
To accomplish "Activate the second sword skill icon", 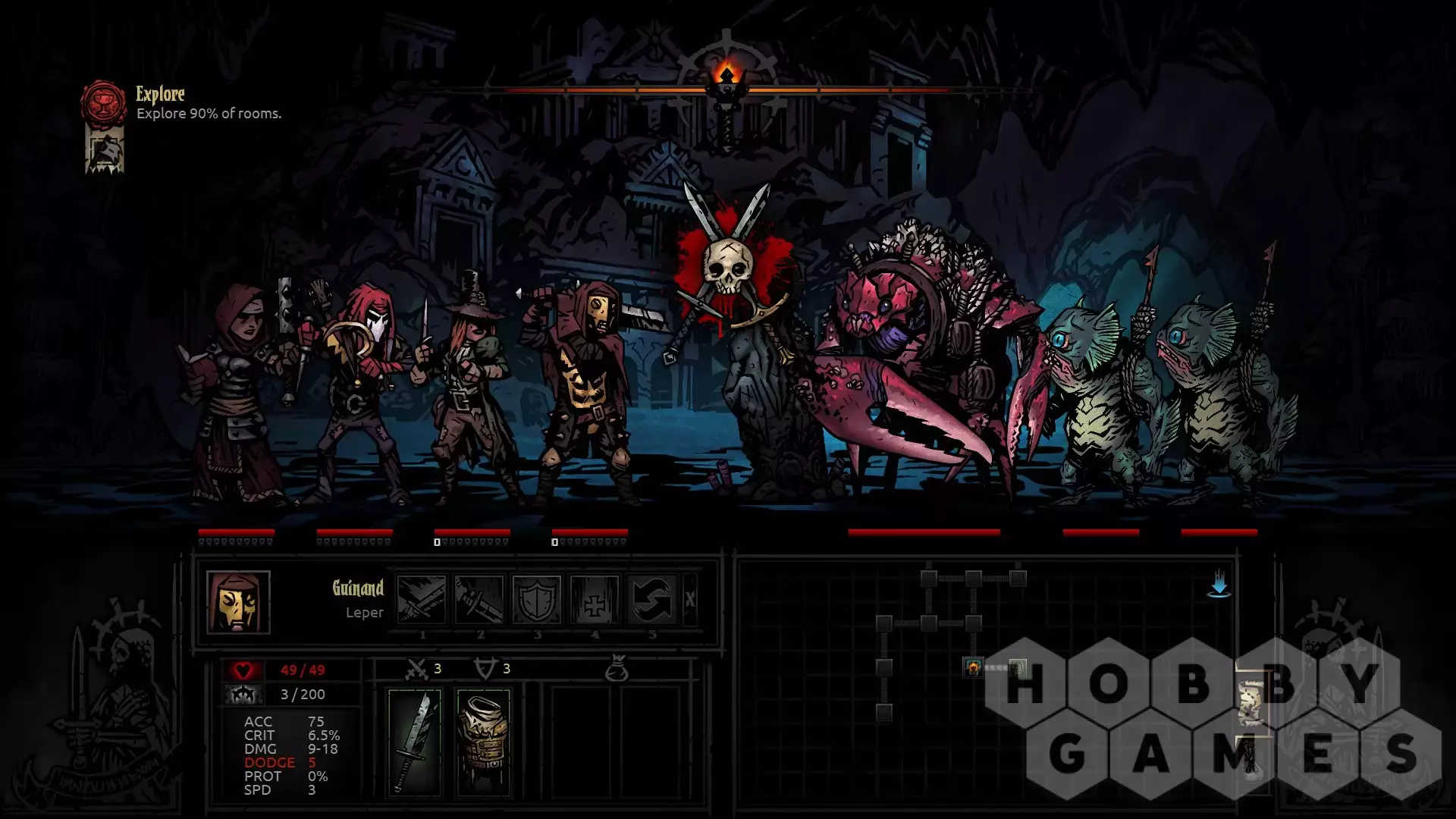I will pyautogui.click(x=479, y=599).
